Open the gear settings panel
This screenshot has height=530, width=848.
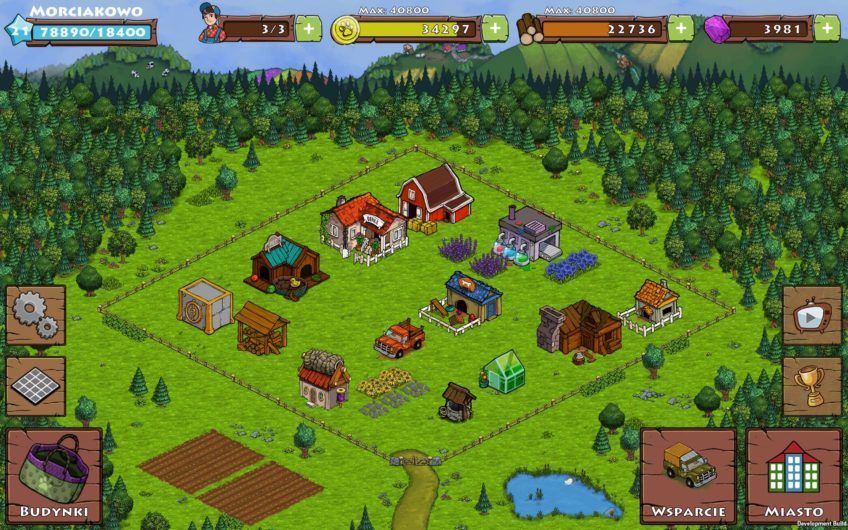(x=36, y=315)
